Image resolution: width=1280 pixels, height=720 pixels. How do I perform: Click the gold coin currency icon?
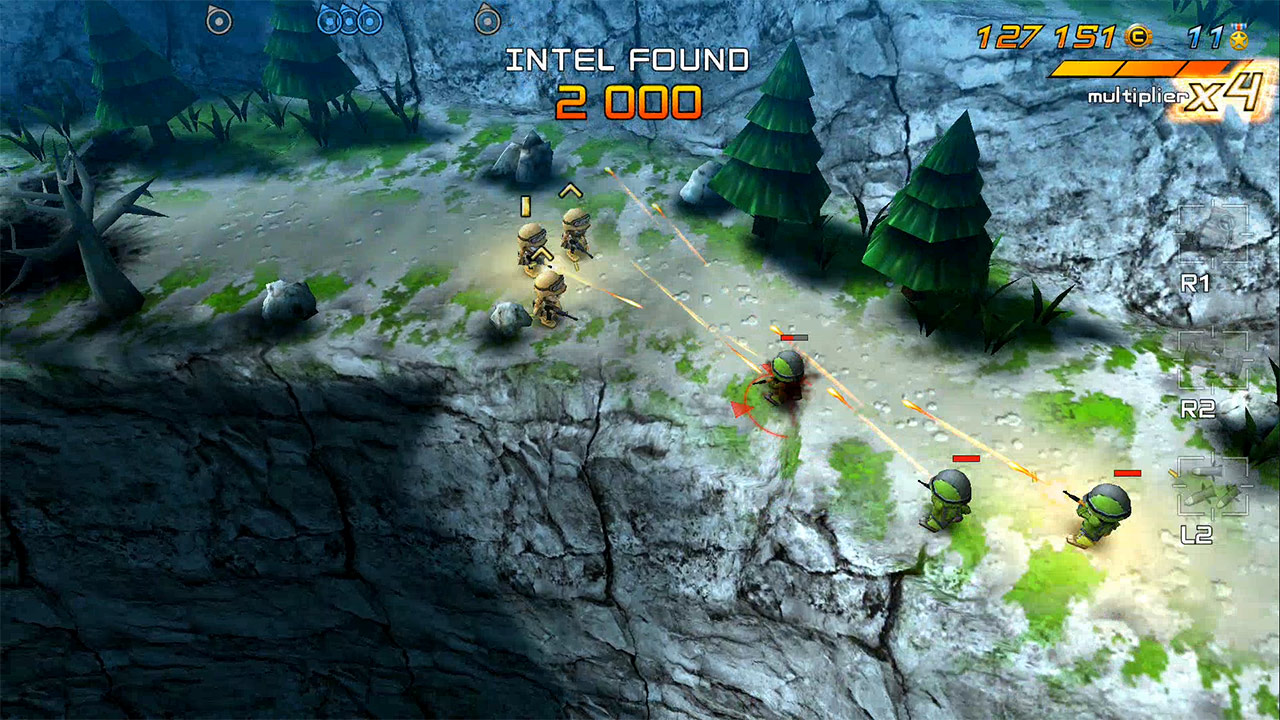point(1138,37)
